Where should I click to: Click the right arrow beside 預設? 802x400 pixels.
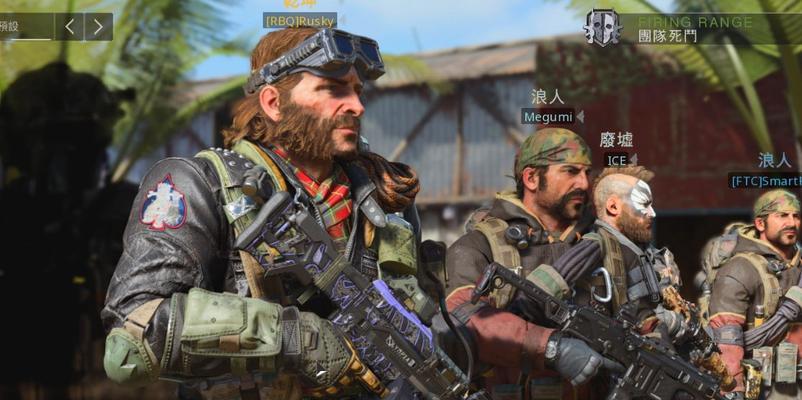[98, 26]
